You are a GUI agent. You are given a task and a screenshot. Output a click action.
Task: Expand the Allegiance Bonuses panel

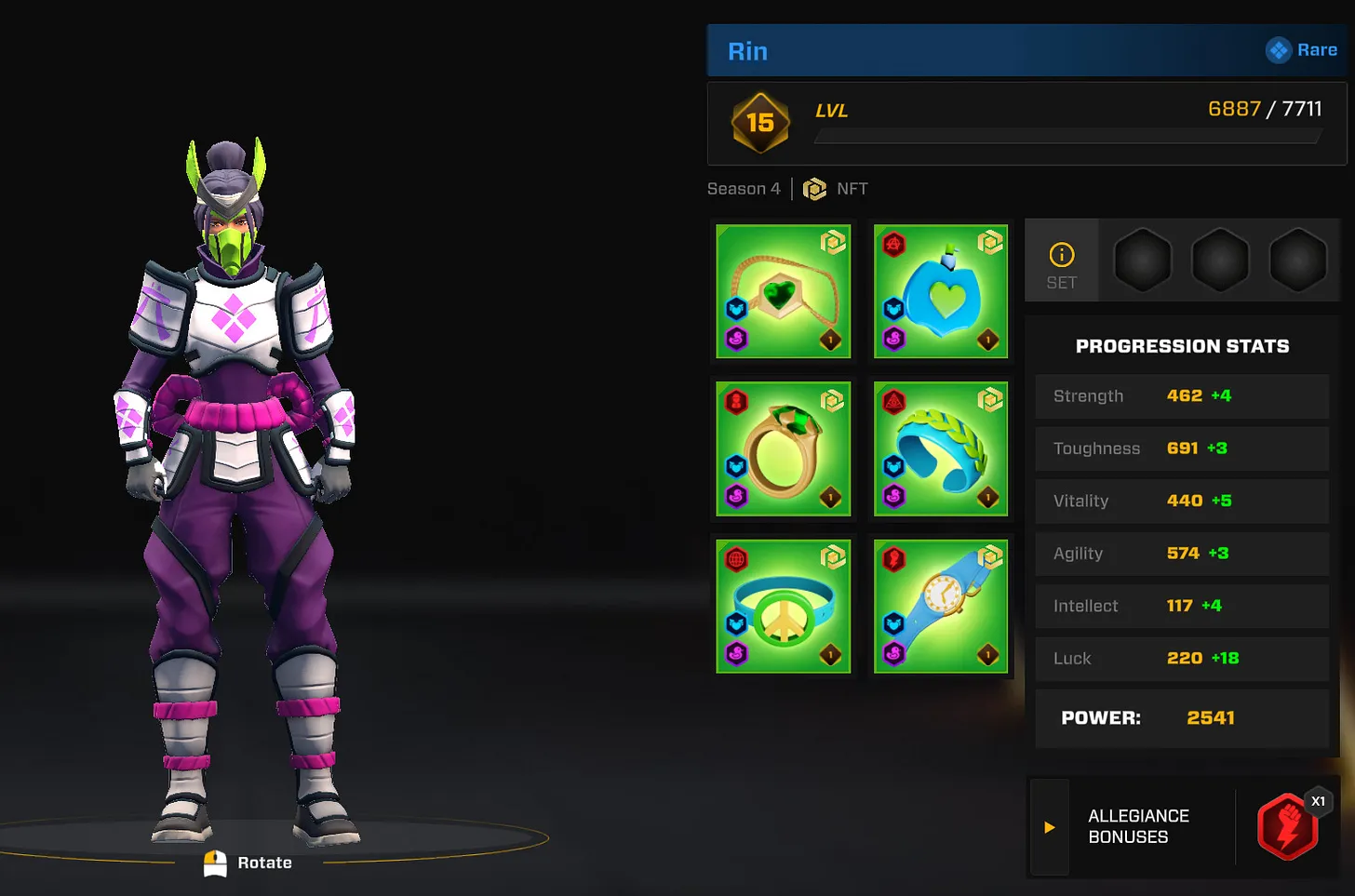coord(1050,827)
